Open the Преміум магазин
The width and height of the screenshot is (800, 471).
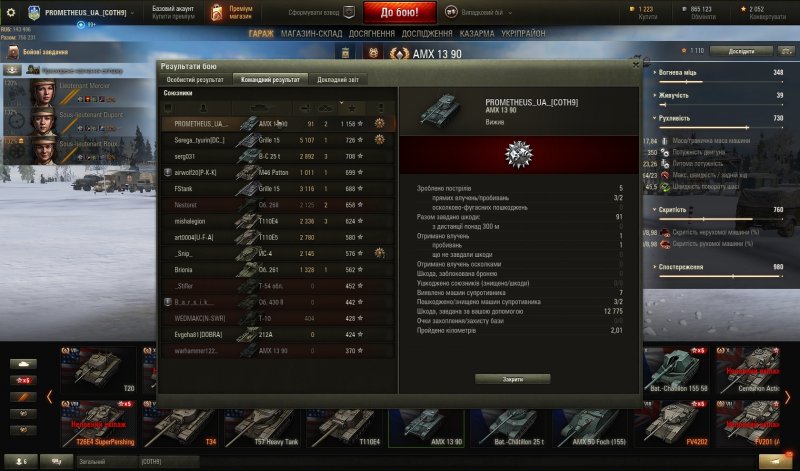[x=233, y=12]
